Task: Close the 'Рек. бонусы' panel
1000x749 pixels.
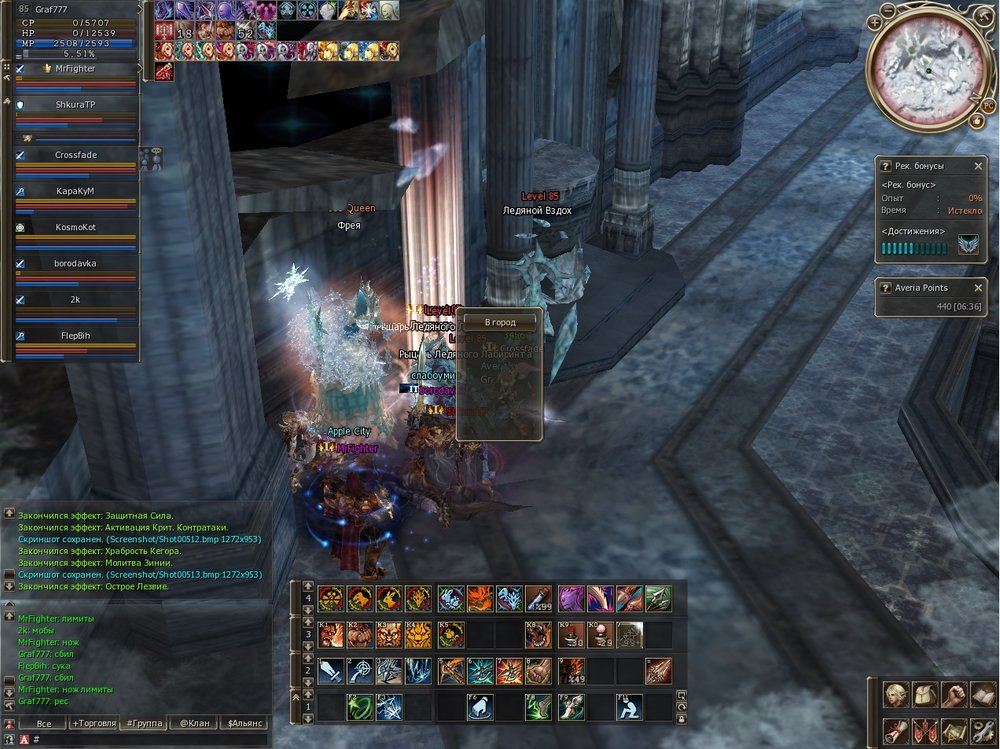Action: point(978,165)
